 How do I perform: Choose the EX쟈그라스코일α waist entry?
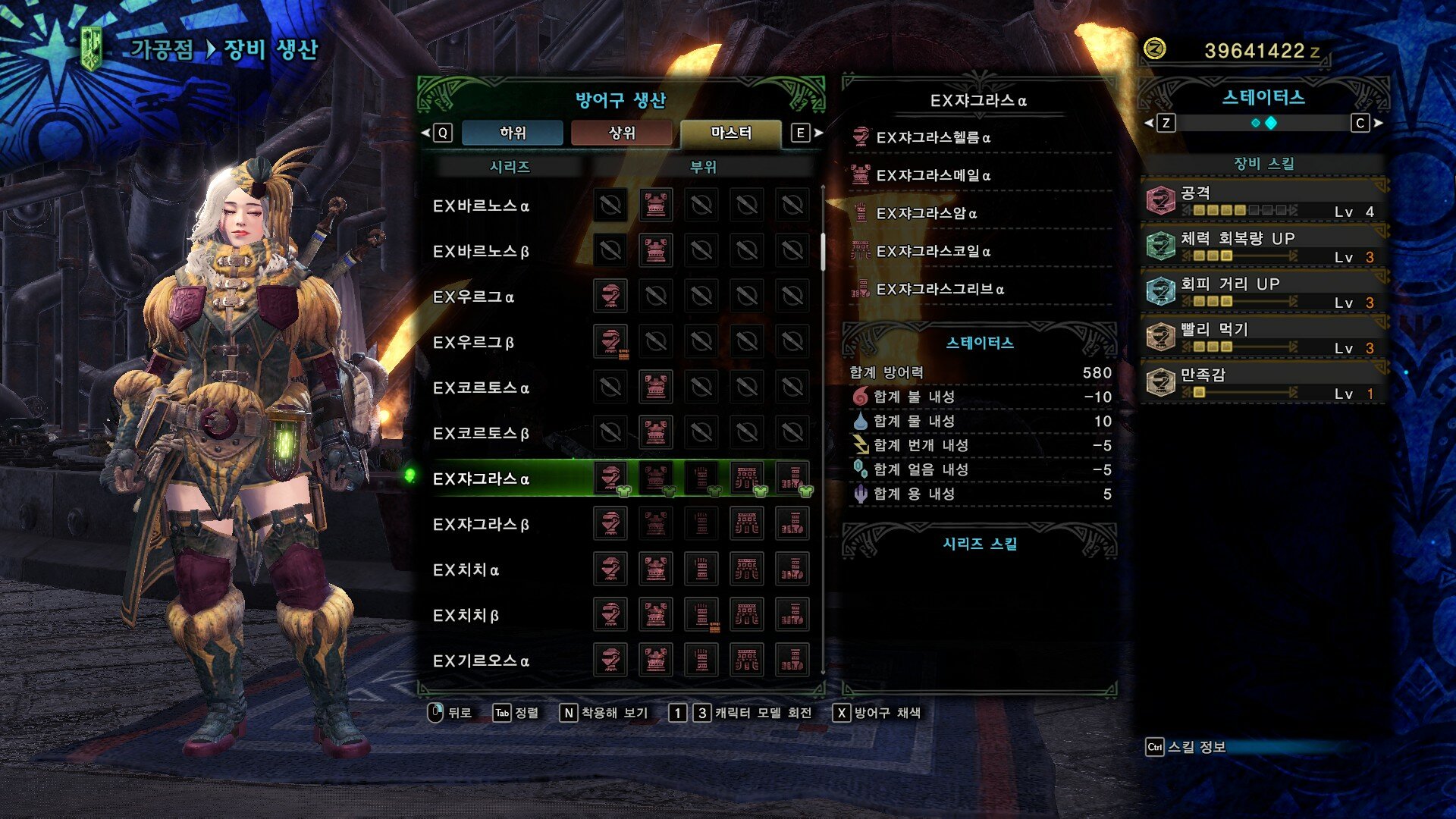(933, 251)
